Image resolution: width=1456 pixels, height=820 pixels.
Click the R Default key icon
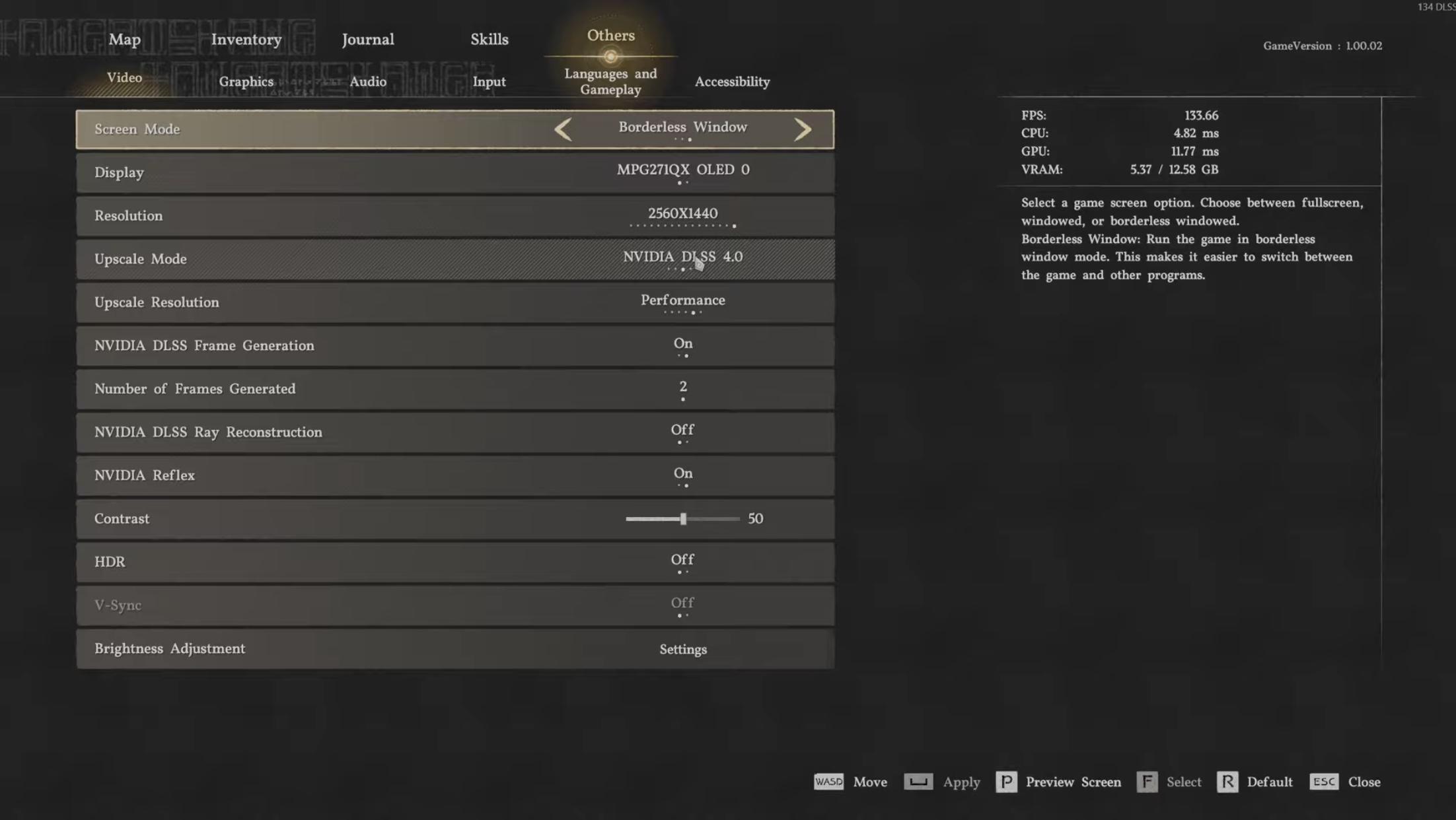[1228, 782]
